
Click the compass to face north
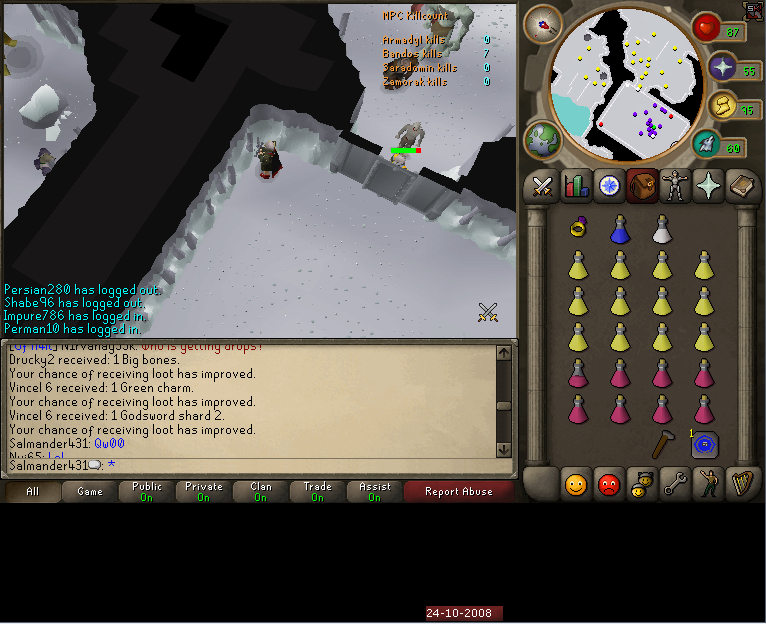point(542,23)
